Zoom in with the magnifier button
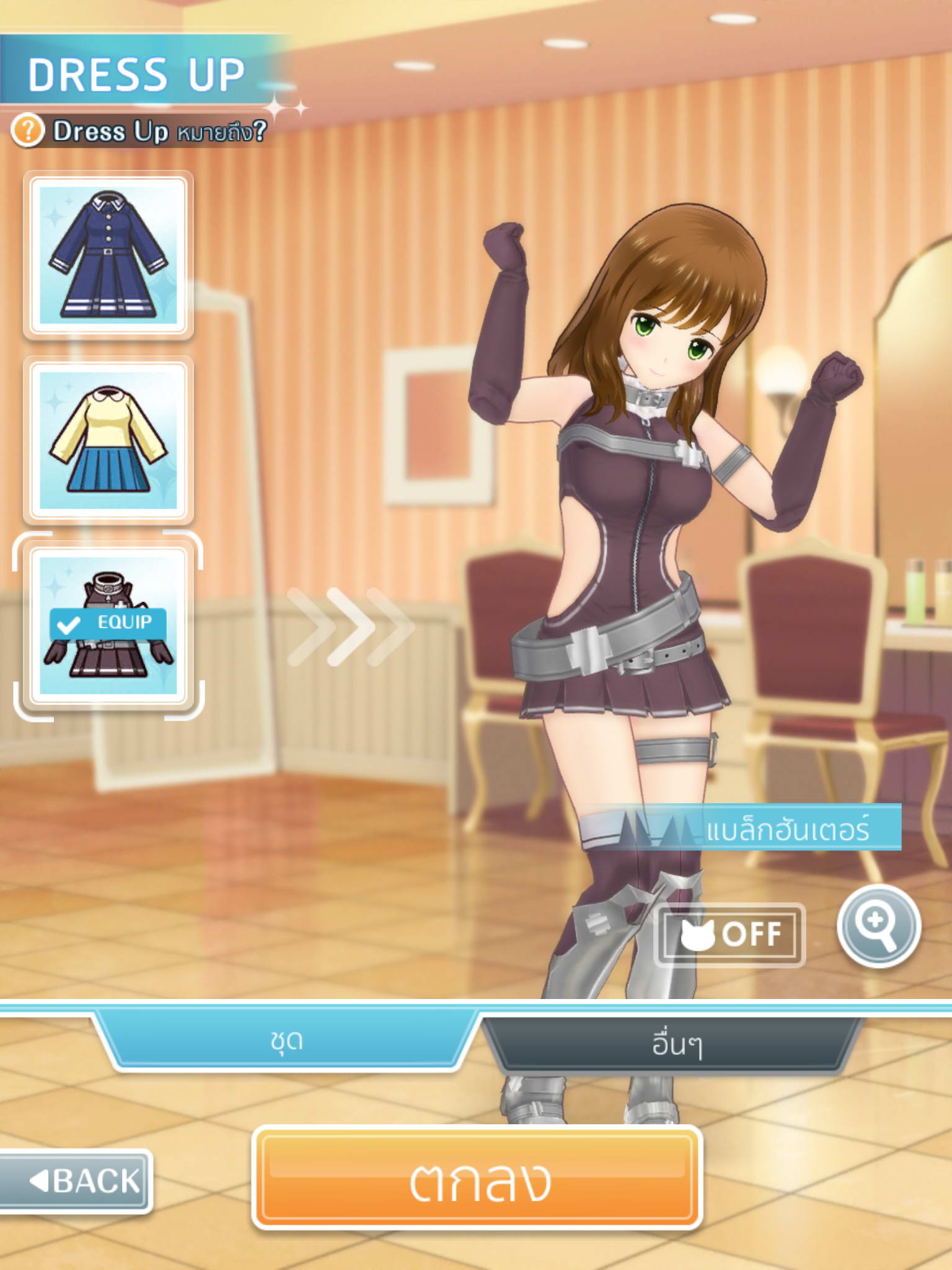 879,926
